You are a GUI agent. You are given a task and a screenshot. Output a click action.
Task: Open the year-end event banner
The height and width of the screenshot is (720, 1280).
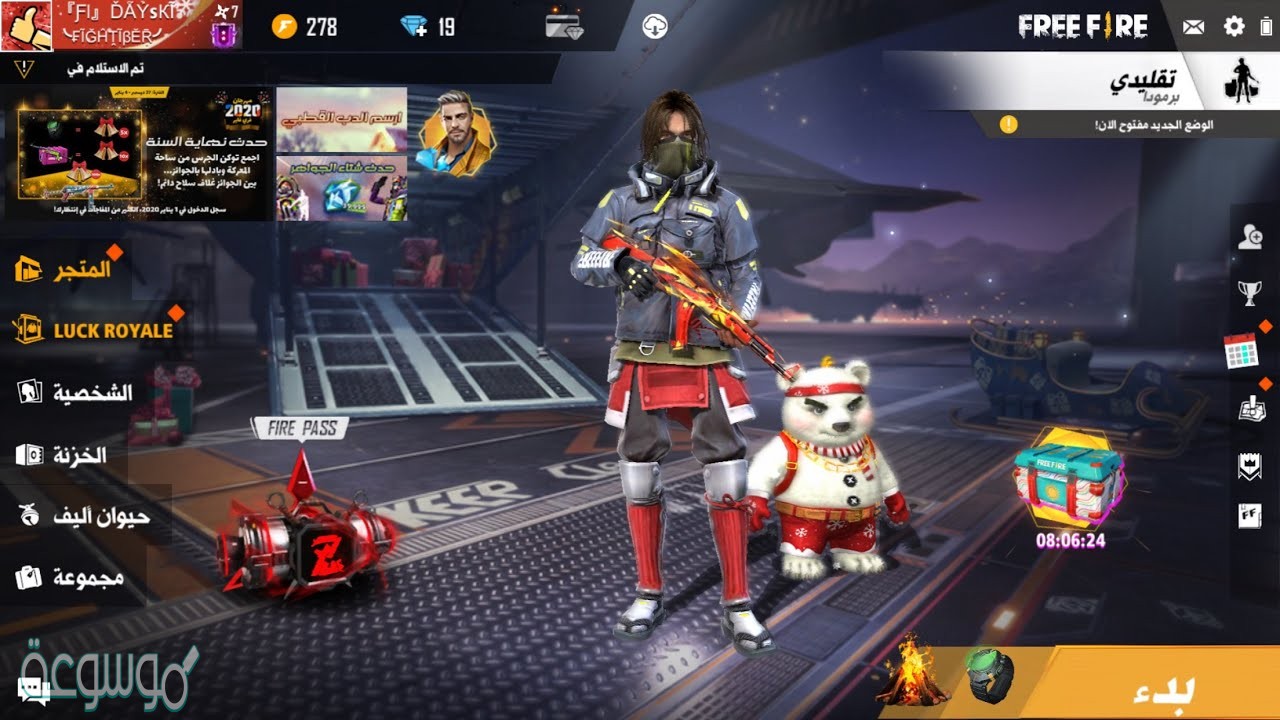[x=144, y=154]
